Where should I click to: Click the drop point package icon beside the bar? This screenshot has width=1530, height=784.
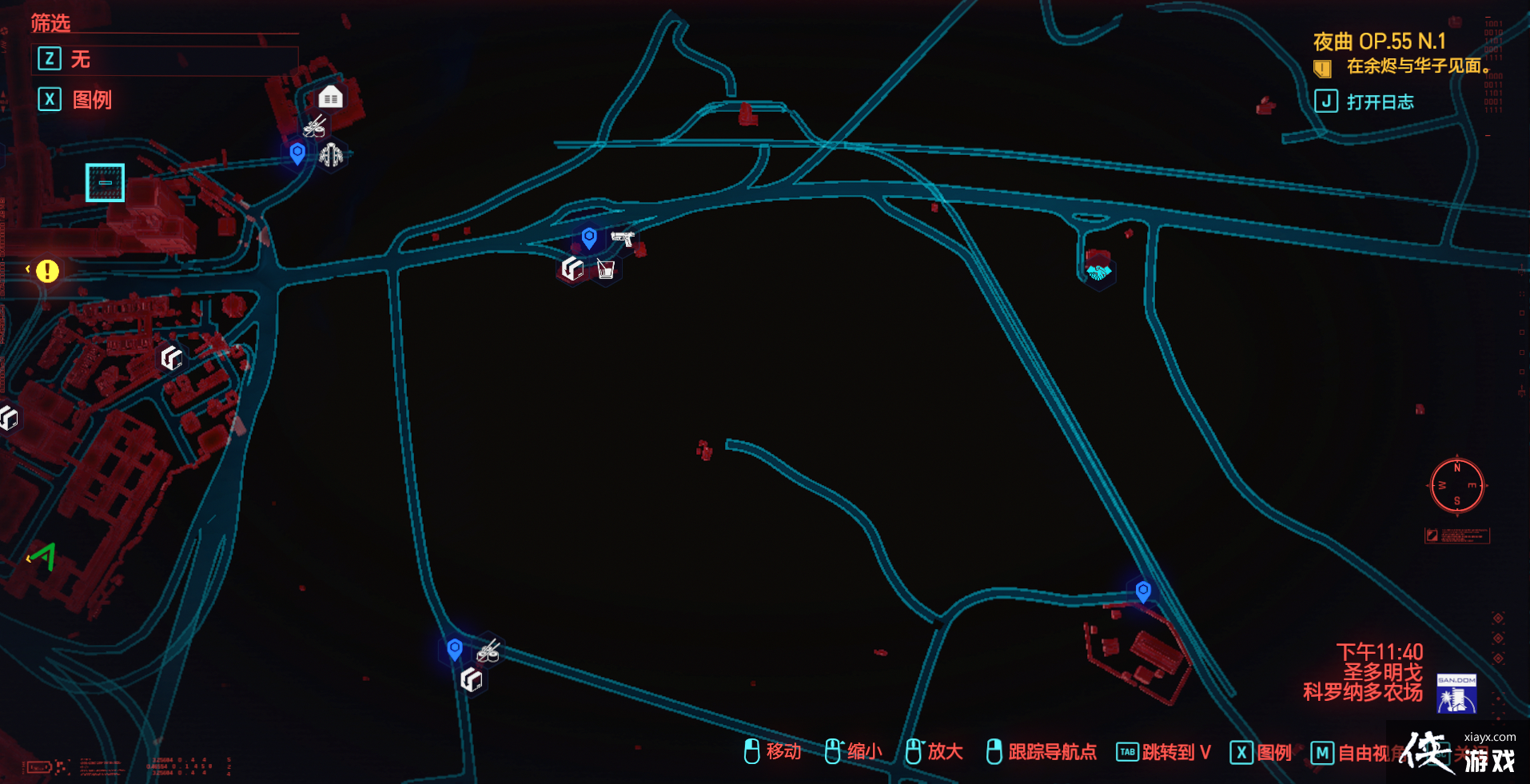(572, 269)
